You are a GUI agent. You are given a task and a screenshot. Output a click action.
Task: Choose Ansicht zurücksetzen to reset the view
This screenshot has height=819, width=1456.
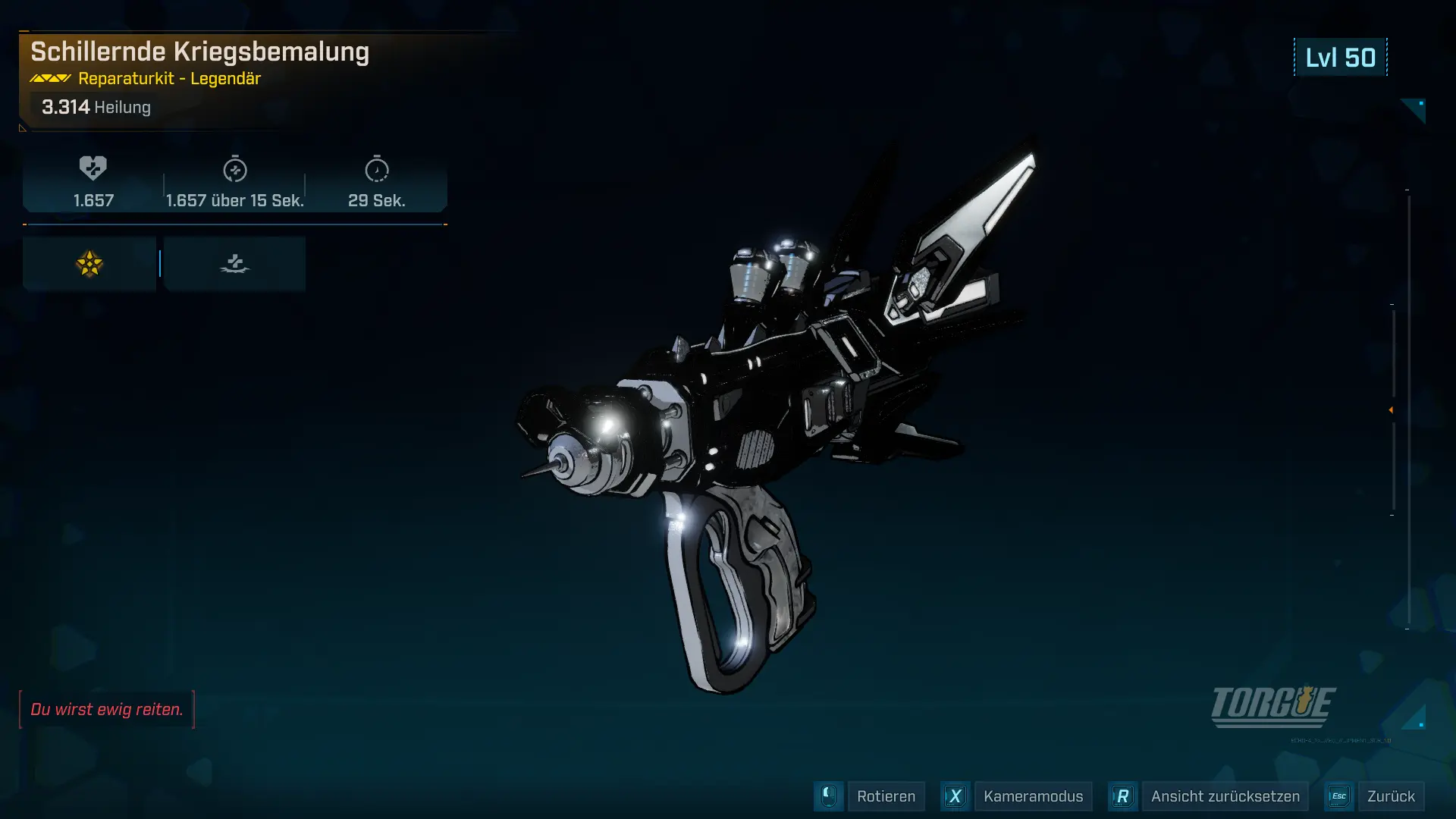[x=1225, y=796]
